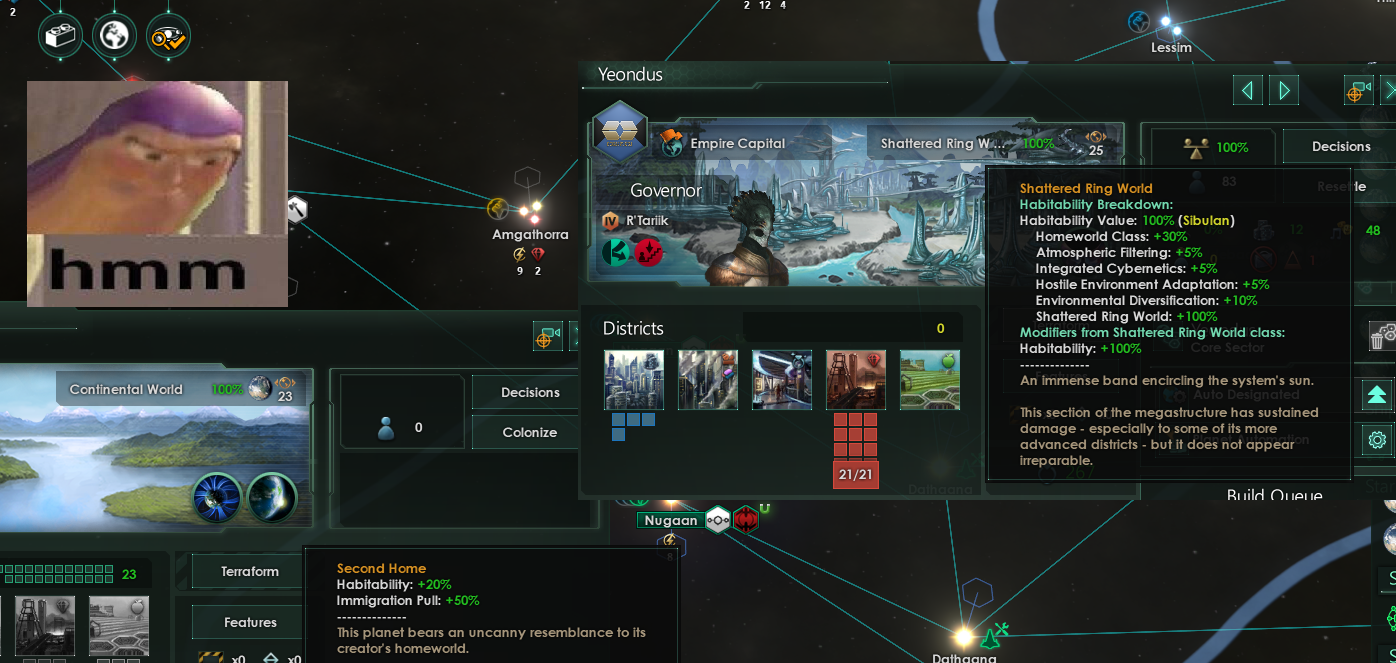
Task: Click the Empire Capital designation icon
Action: [671, 143]
